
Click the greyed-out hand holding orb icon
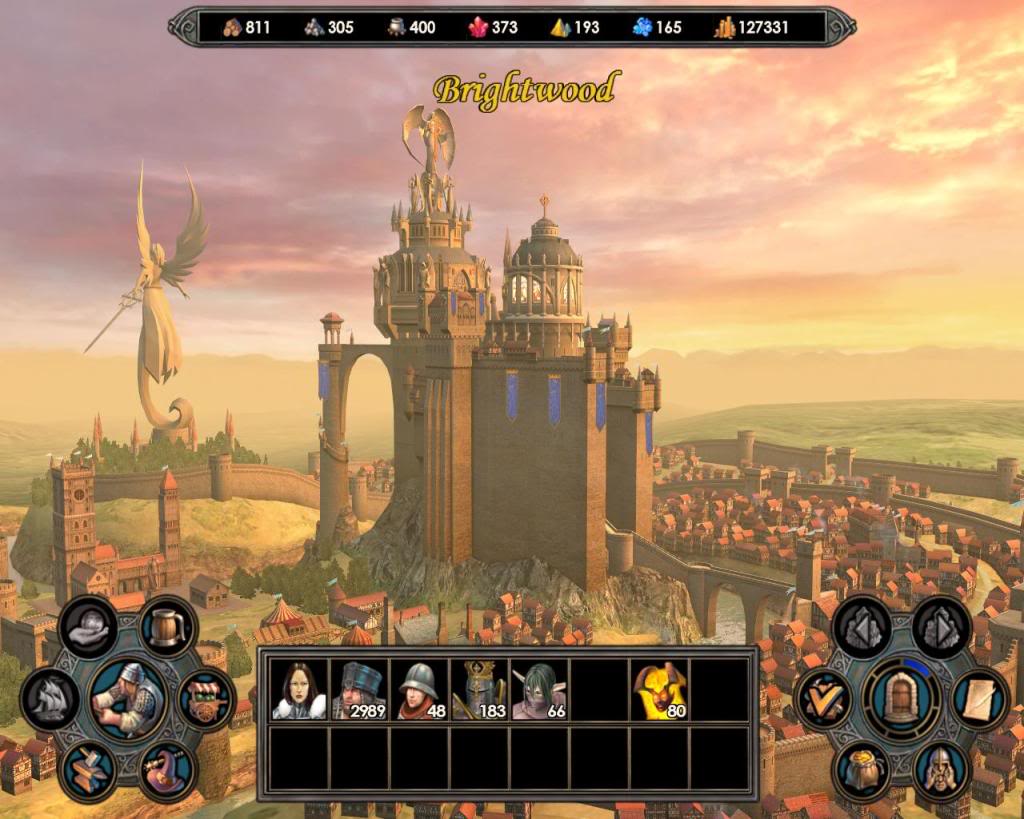pos(89,627)
